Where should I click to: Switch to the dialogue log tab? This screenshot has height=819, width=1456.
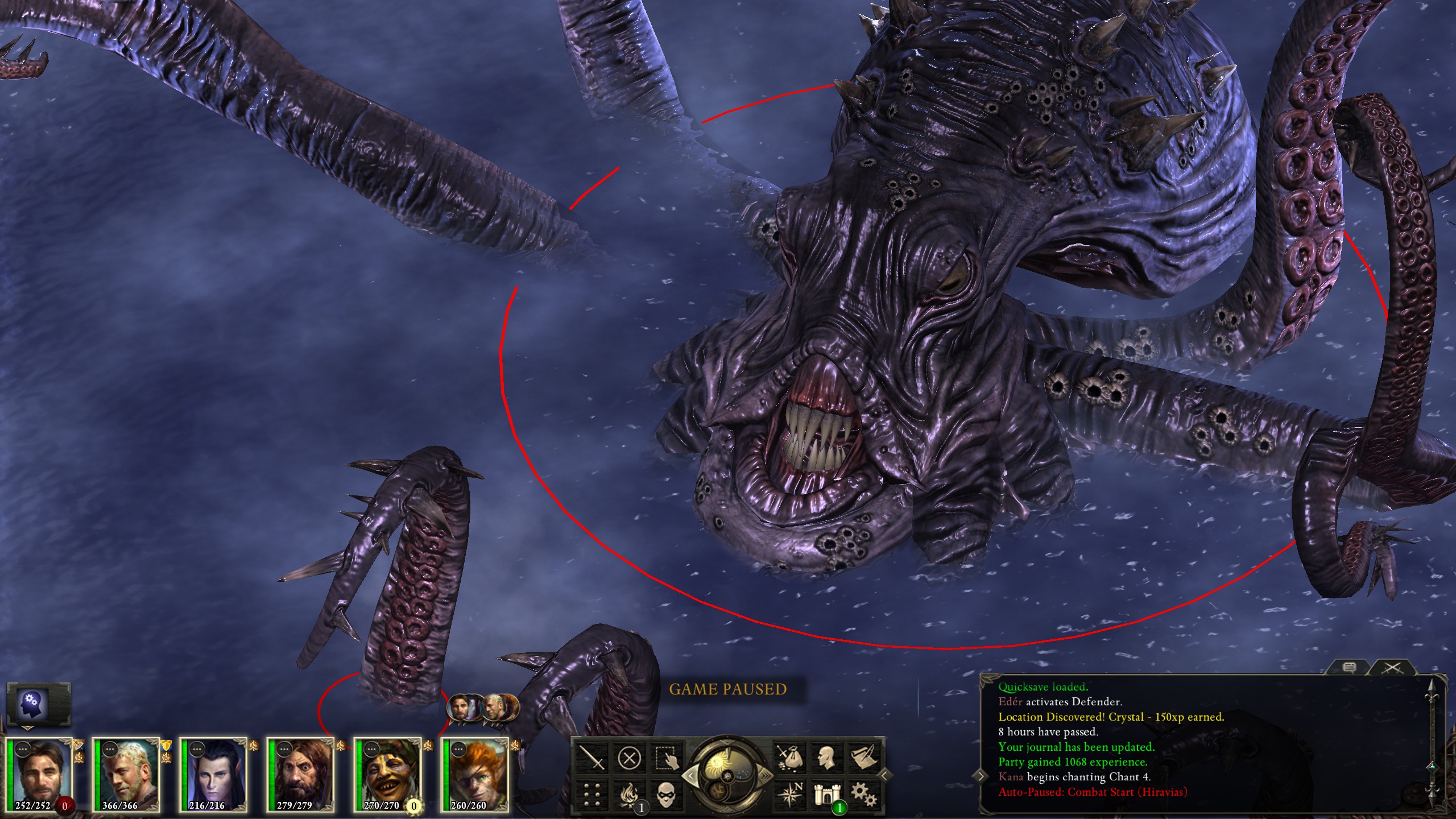[x=1349, y=668]
